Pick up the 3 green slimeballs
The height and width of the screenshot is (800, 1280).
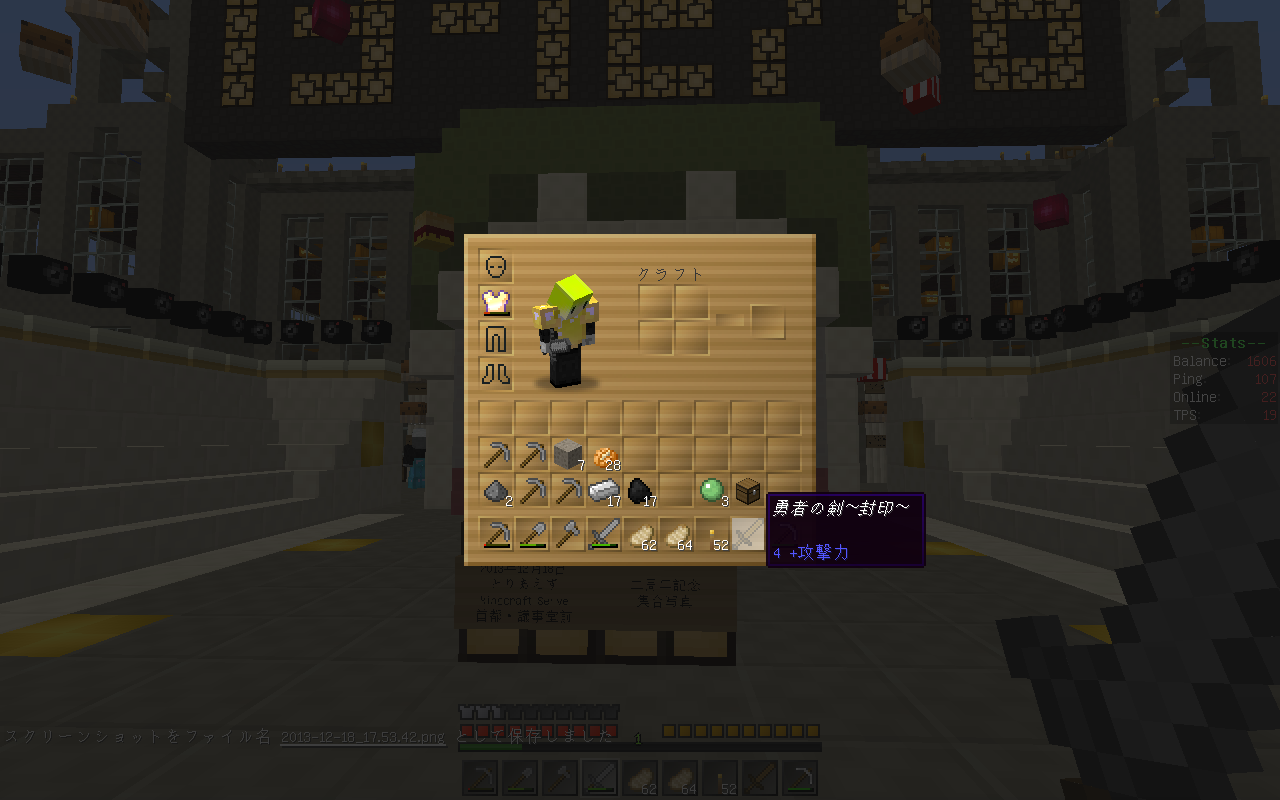pyautogui.click(x=712, y=491)
